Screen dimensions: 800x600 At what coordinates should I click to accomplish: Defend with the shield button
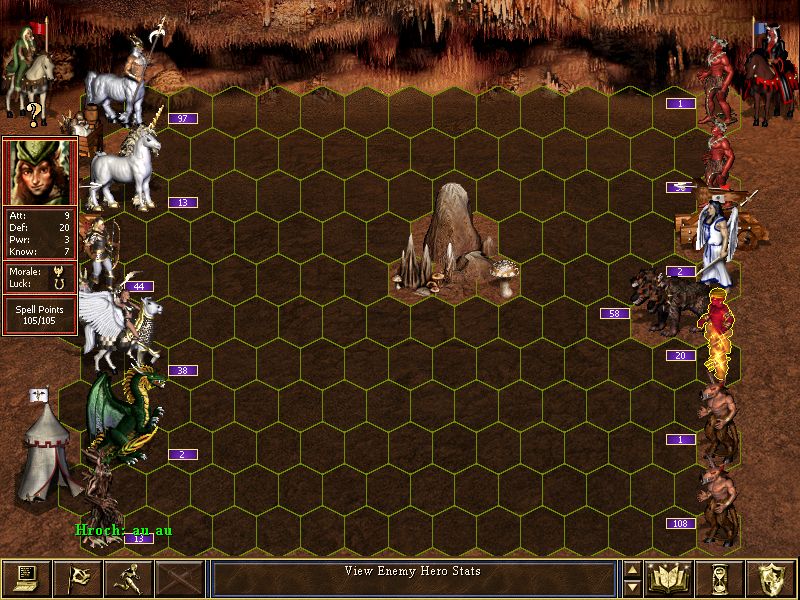click(x=771, y=578)
